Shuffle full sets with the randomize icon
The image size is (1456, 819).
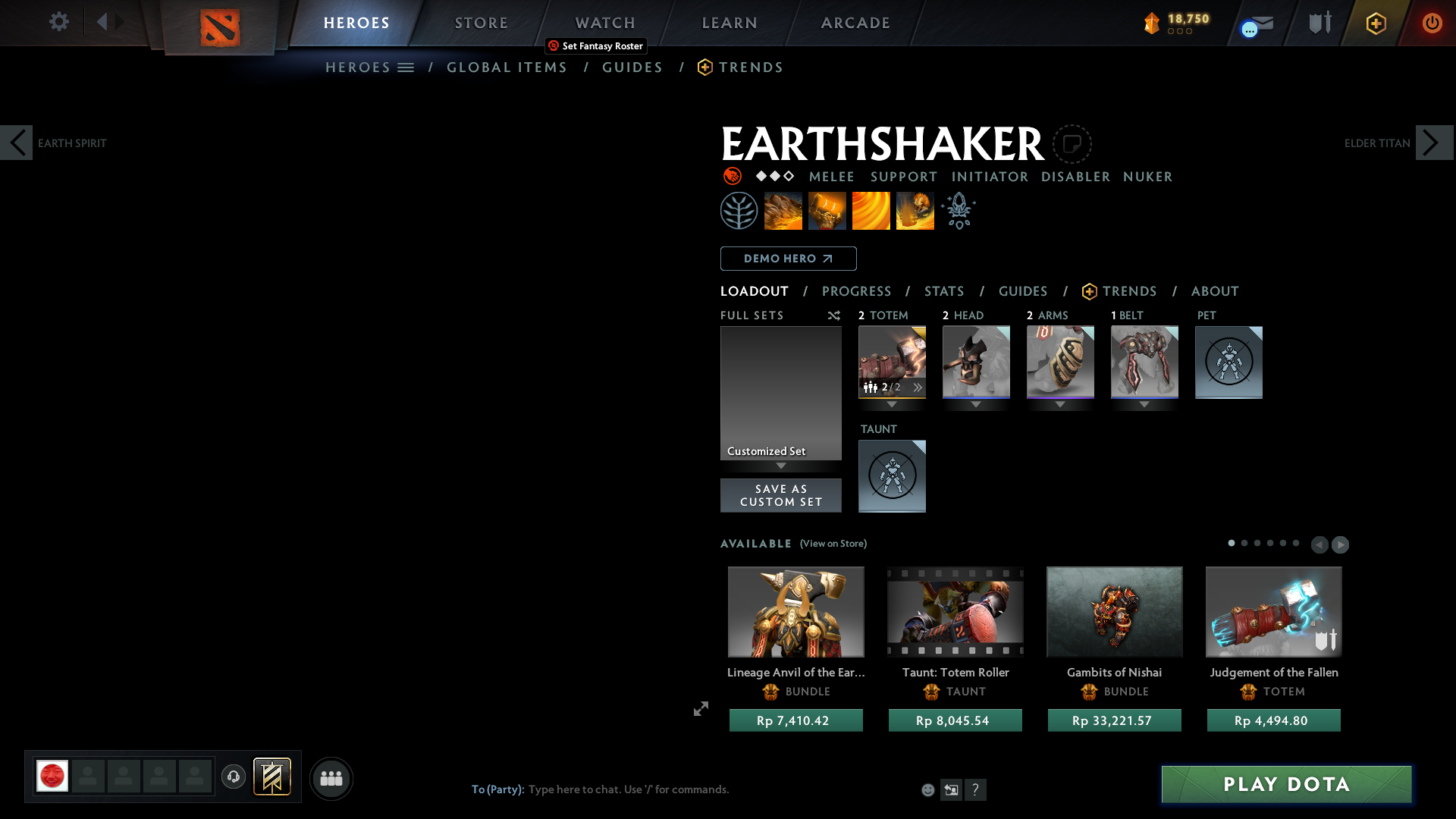[833, 315]
